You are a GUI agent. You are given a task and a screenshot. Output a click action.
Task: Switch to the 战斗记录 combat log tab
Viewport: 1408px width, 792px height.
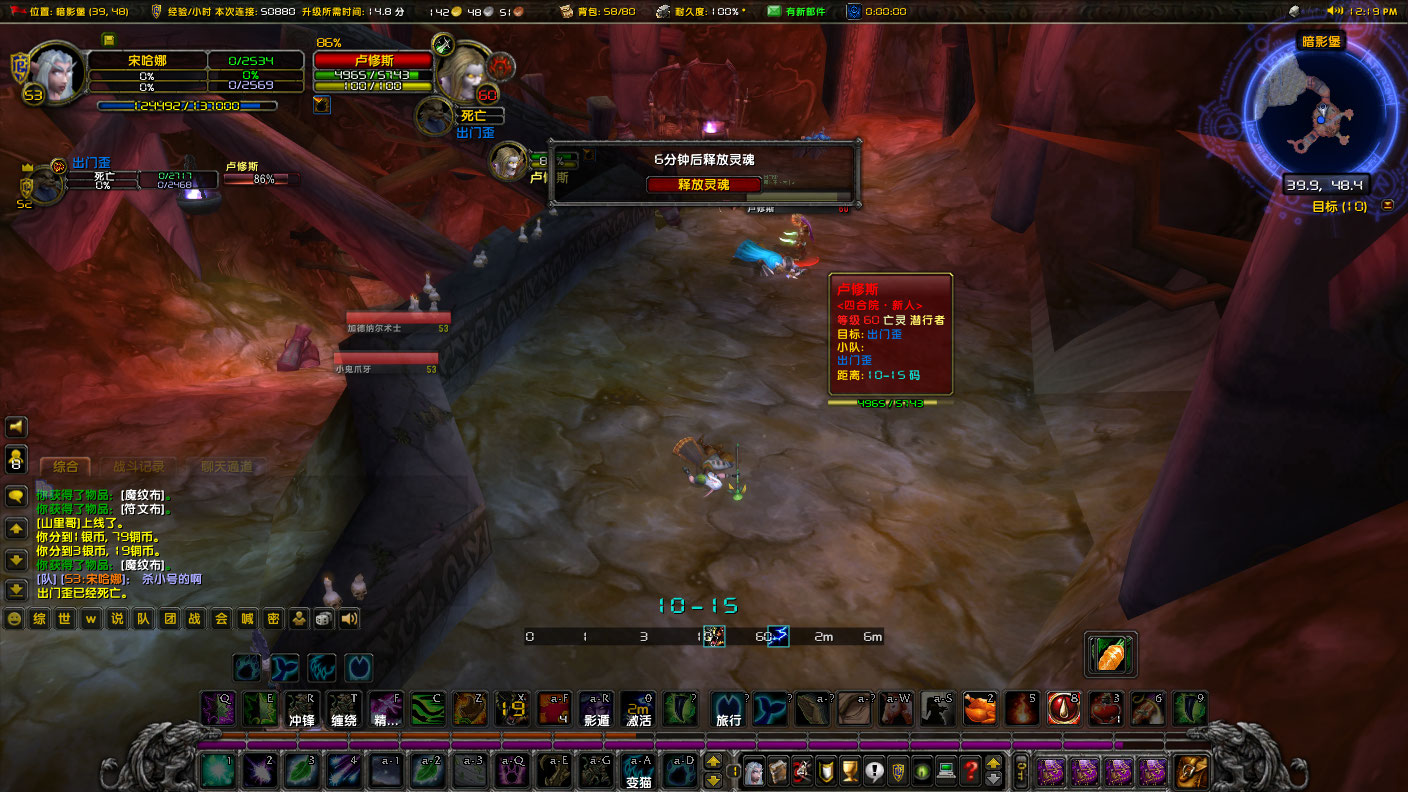pos(140,465)
